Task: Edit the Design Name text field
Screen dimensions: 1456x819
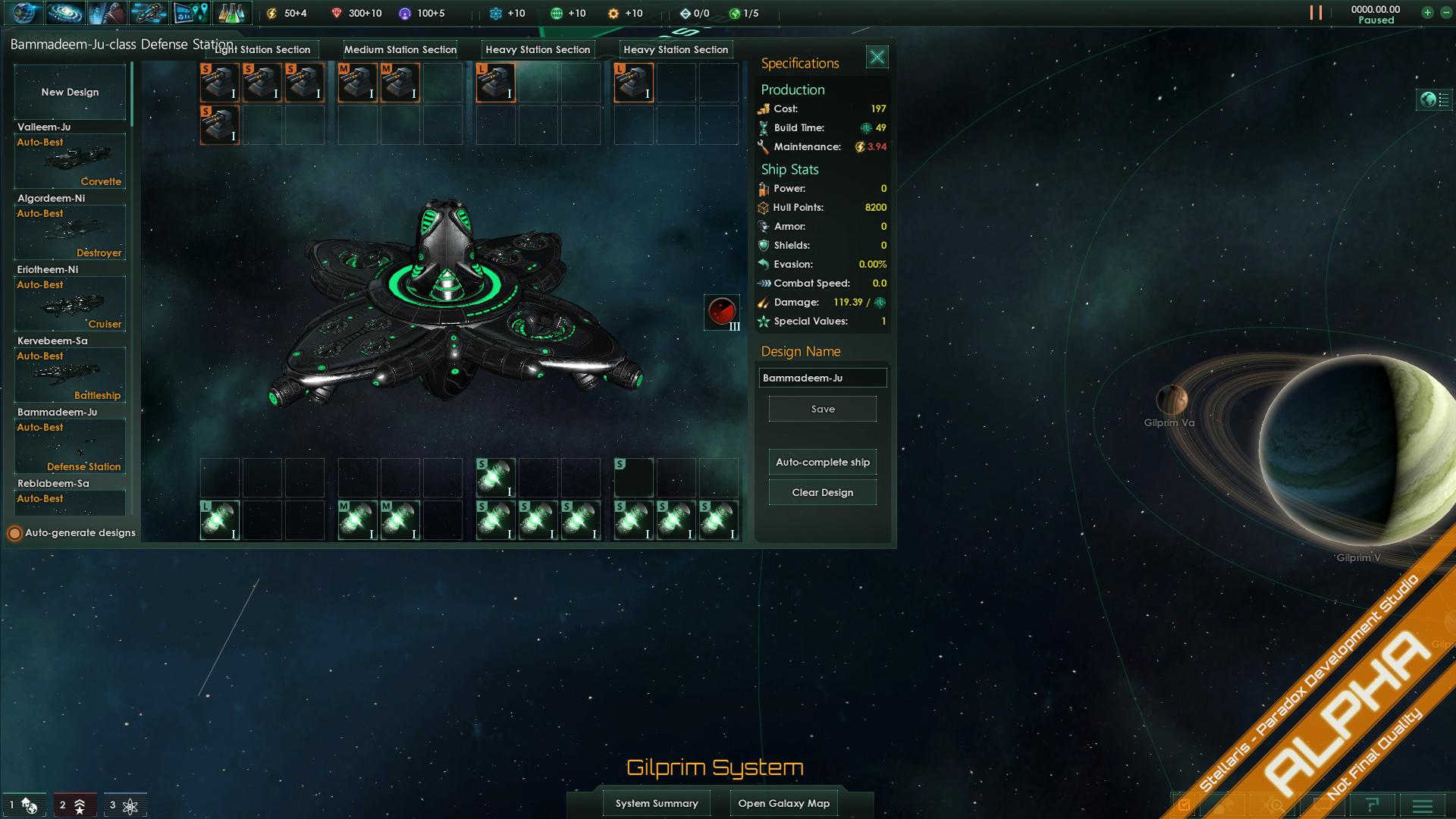Action: 823,378
